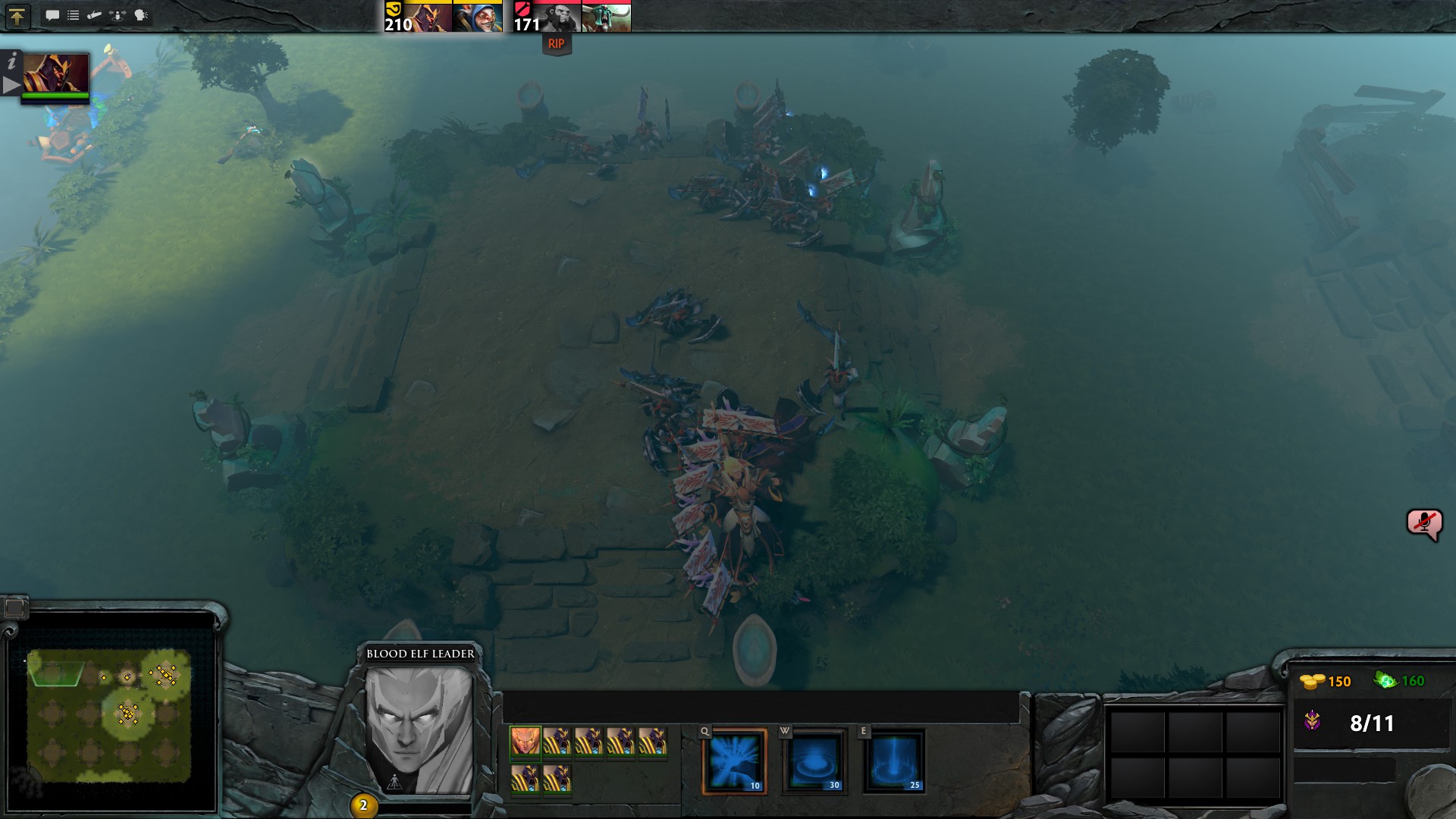
Task: Open the info 'i' button beside hero portrait
Action: (11, 62)
